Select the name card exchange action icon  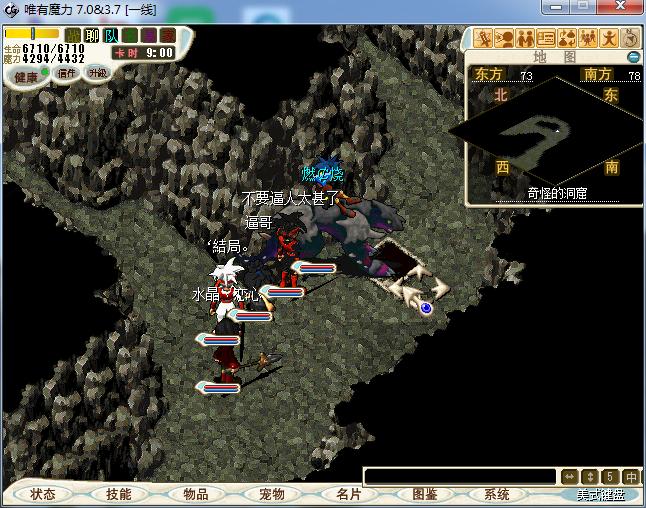546,39
